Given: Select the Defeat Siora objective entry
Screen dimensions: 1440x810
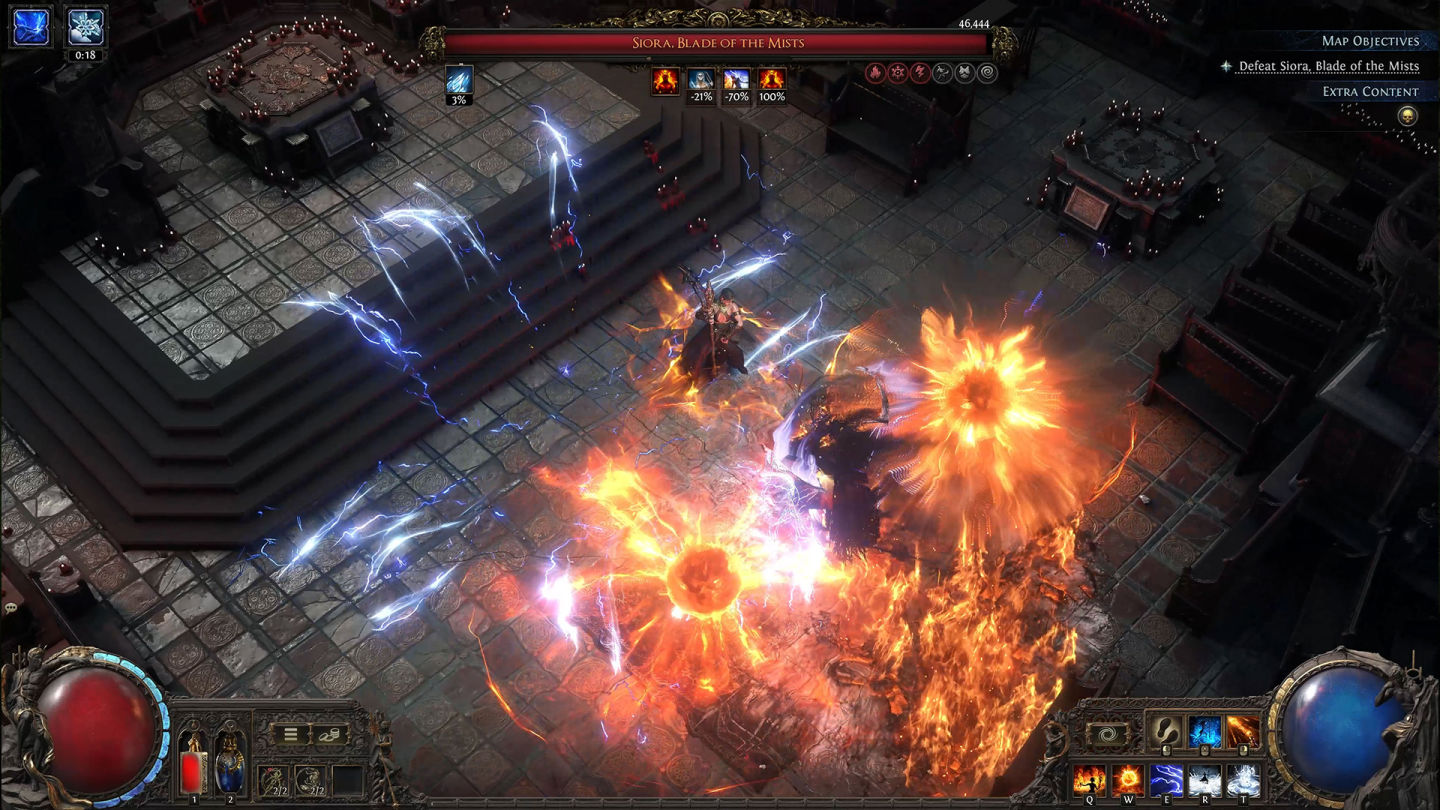Looking at the screenshot, I should 1328,66.
